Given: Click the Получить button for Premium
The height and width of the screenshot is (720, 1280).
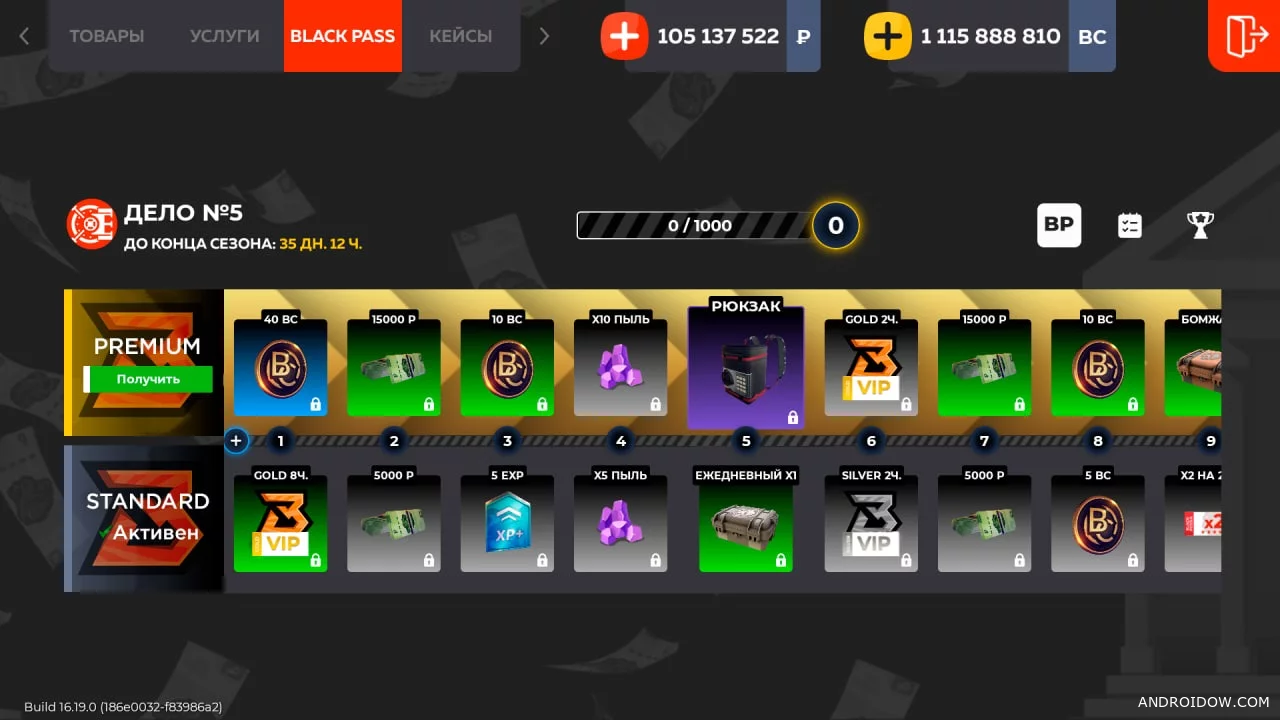Looking at the screenshot, I should tap(148, 379).
